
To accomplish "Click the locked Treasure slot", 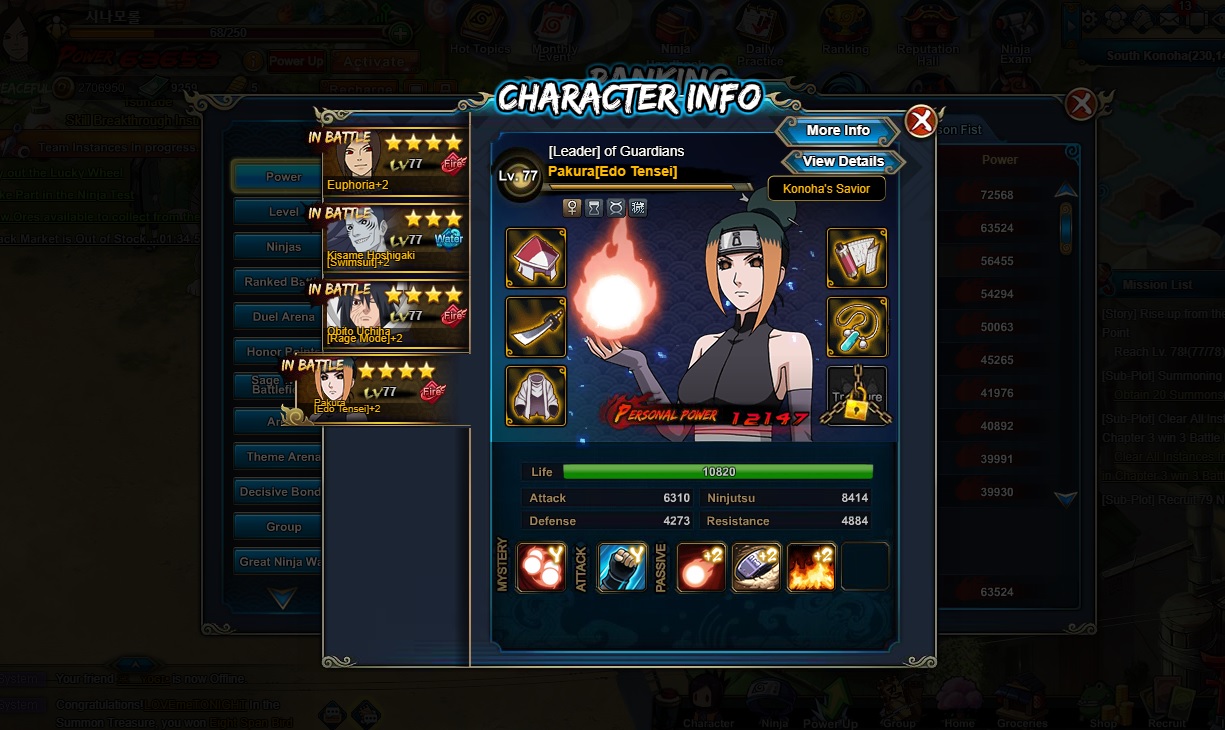I will coord(857,396).
